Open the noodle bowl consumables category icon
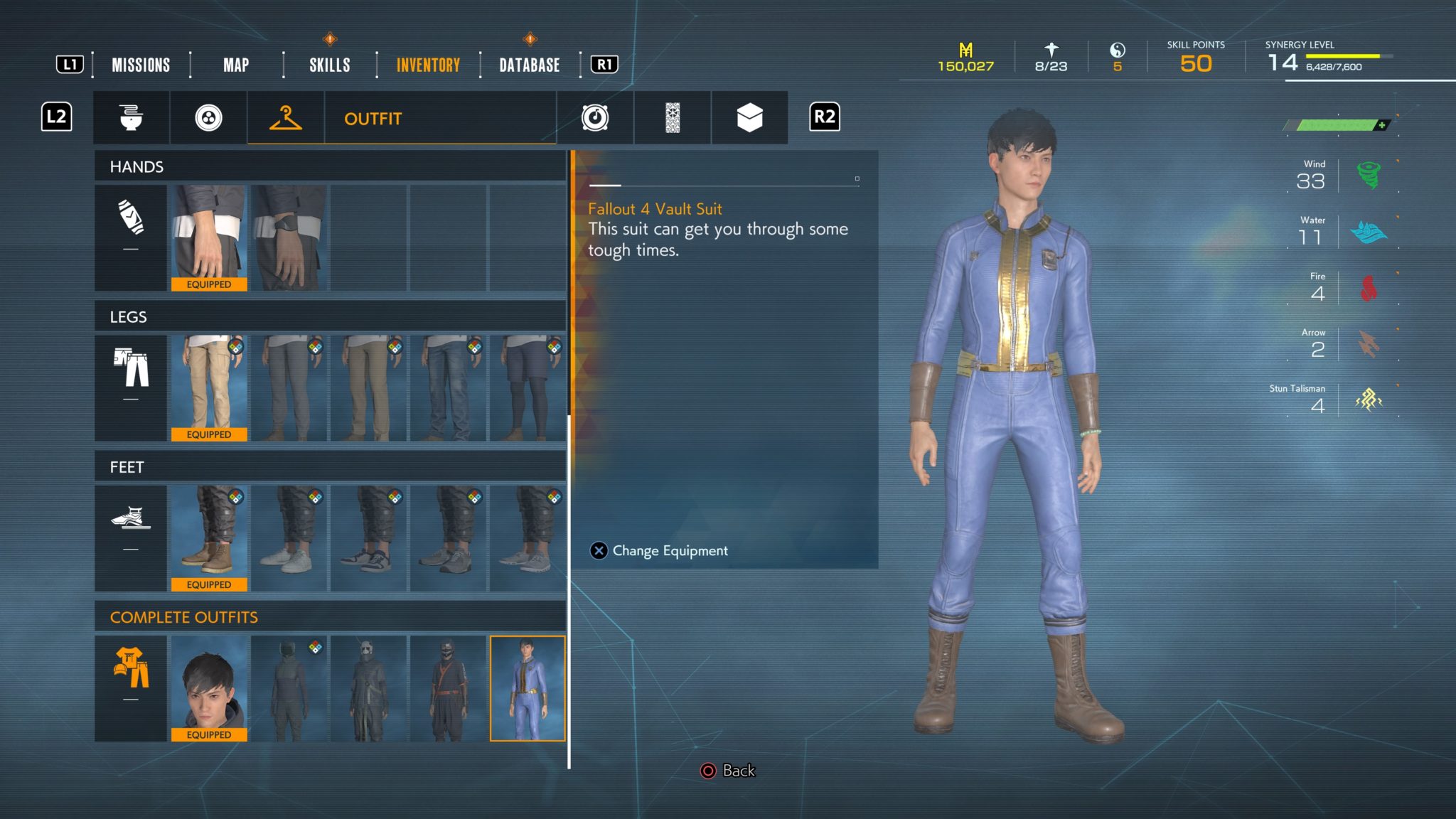The height and width of the screenshot is (819, 1456). coord(132,118)
